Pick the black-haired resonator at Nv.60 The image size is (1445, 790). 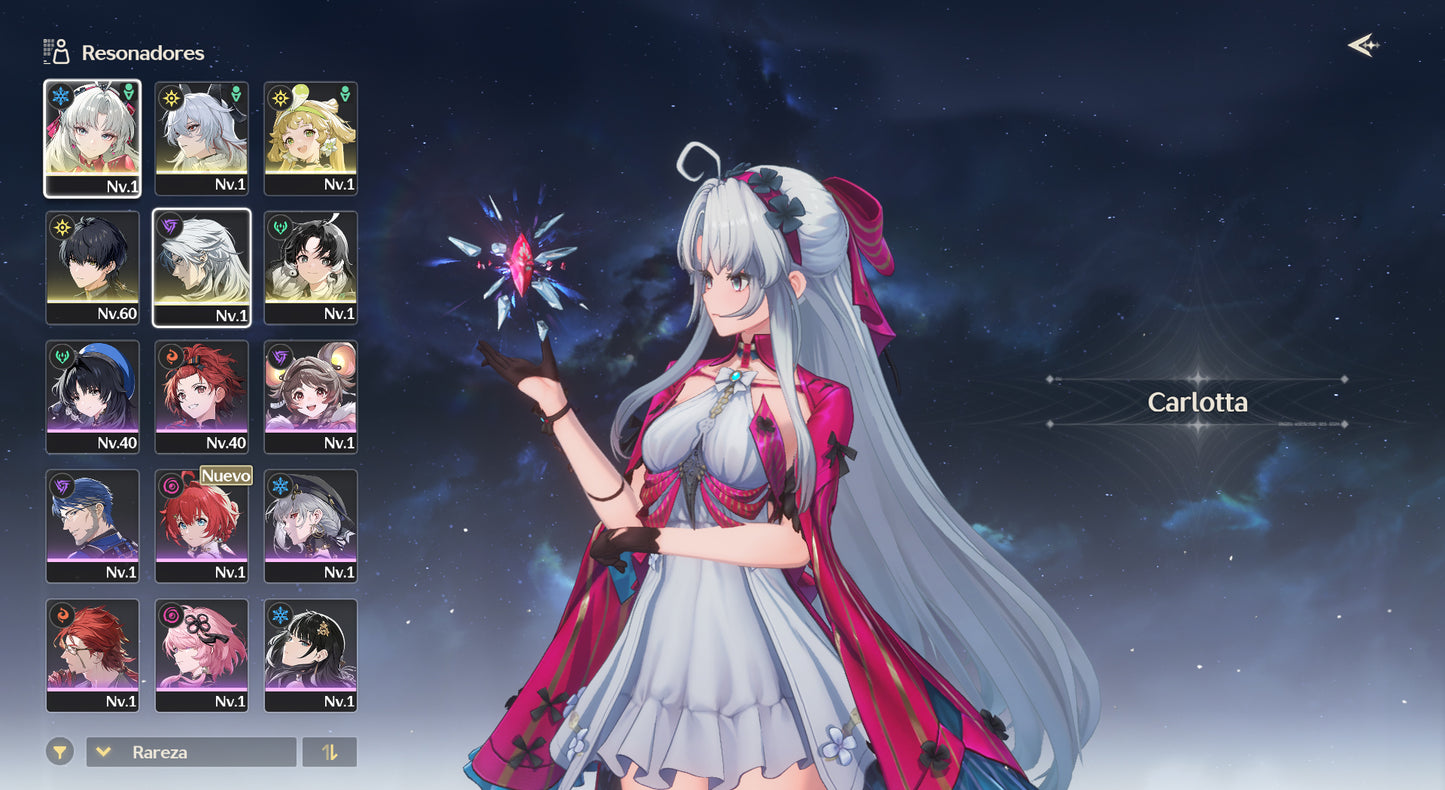pos(93,267)
